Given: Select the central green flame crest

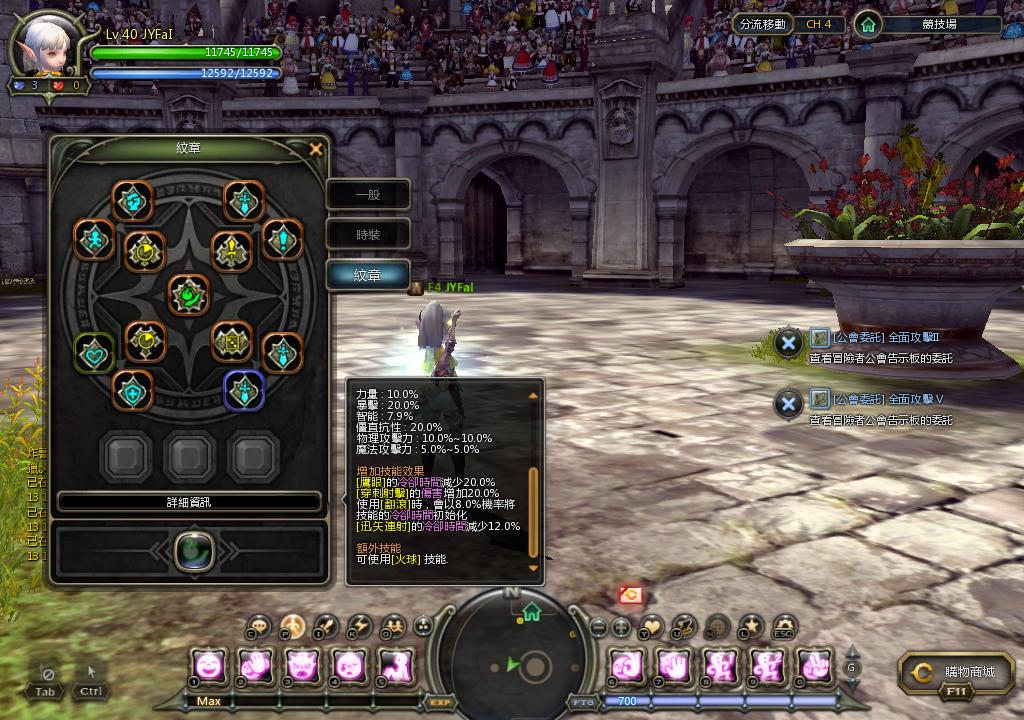Looking at the screenshot, I should pyautogui.click(x=188, y=296).
